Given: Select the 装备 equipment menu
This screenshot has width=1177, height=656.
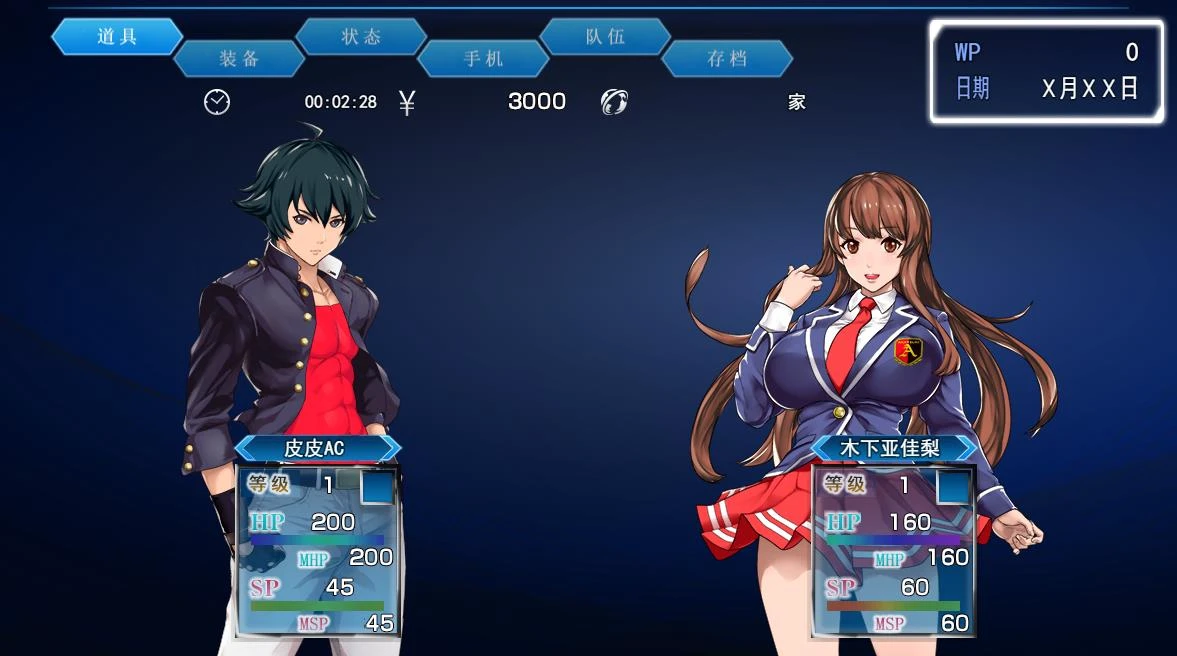Looking at the screenshot, I should click(239, 59).
